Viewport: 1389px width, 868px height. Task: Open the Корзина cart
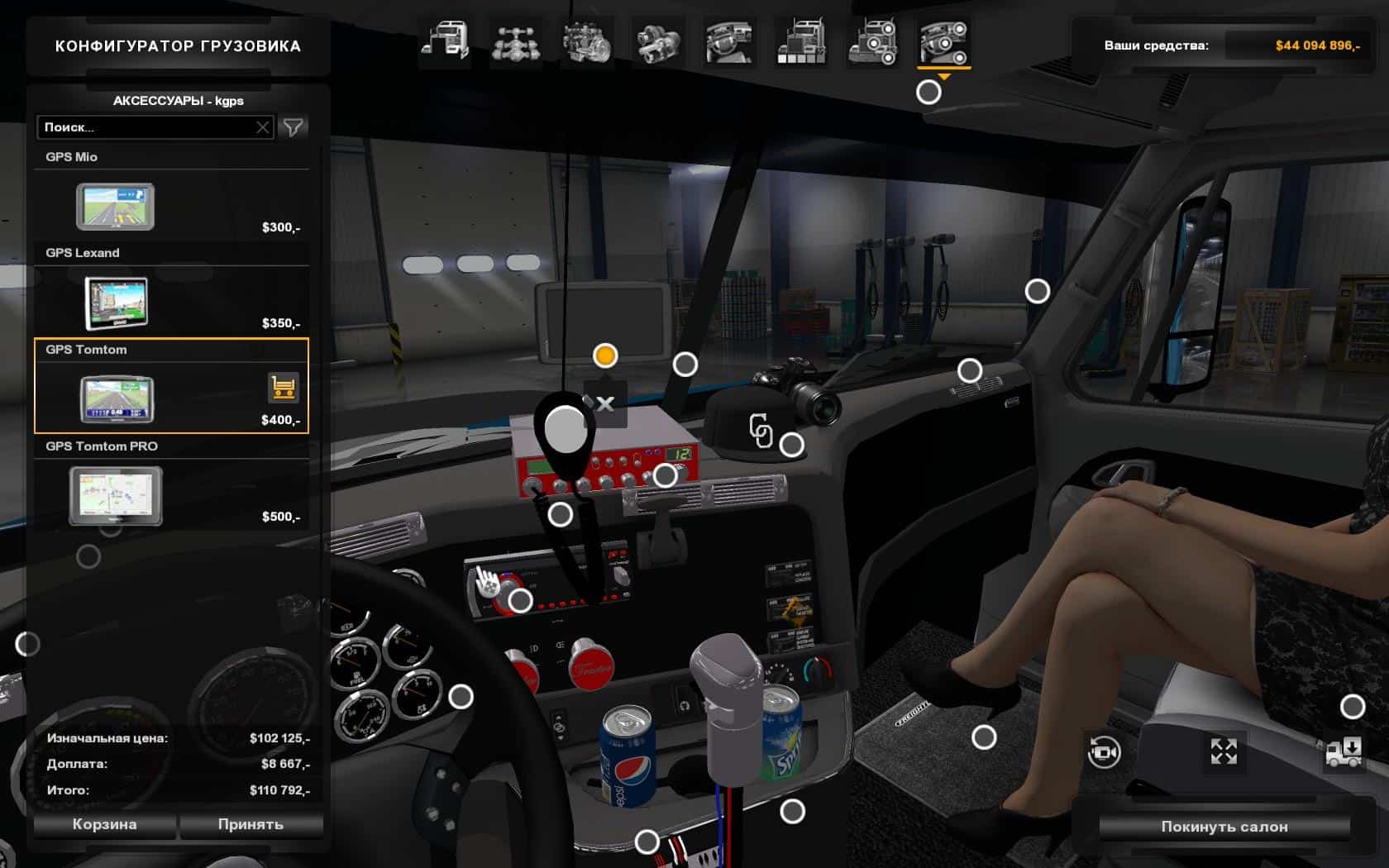coord(104,824)
